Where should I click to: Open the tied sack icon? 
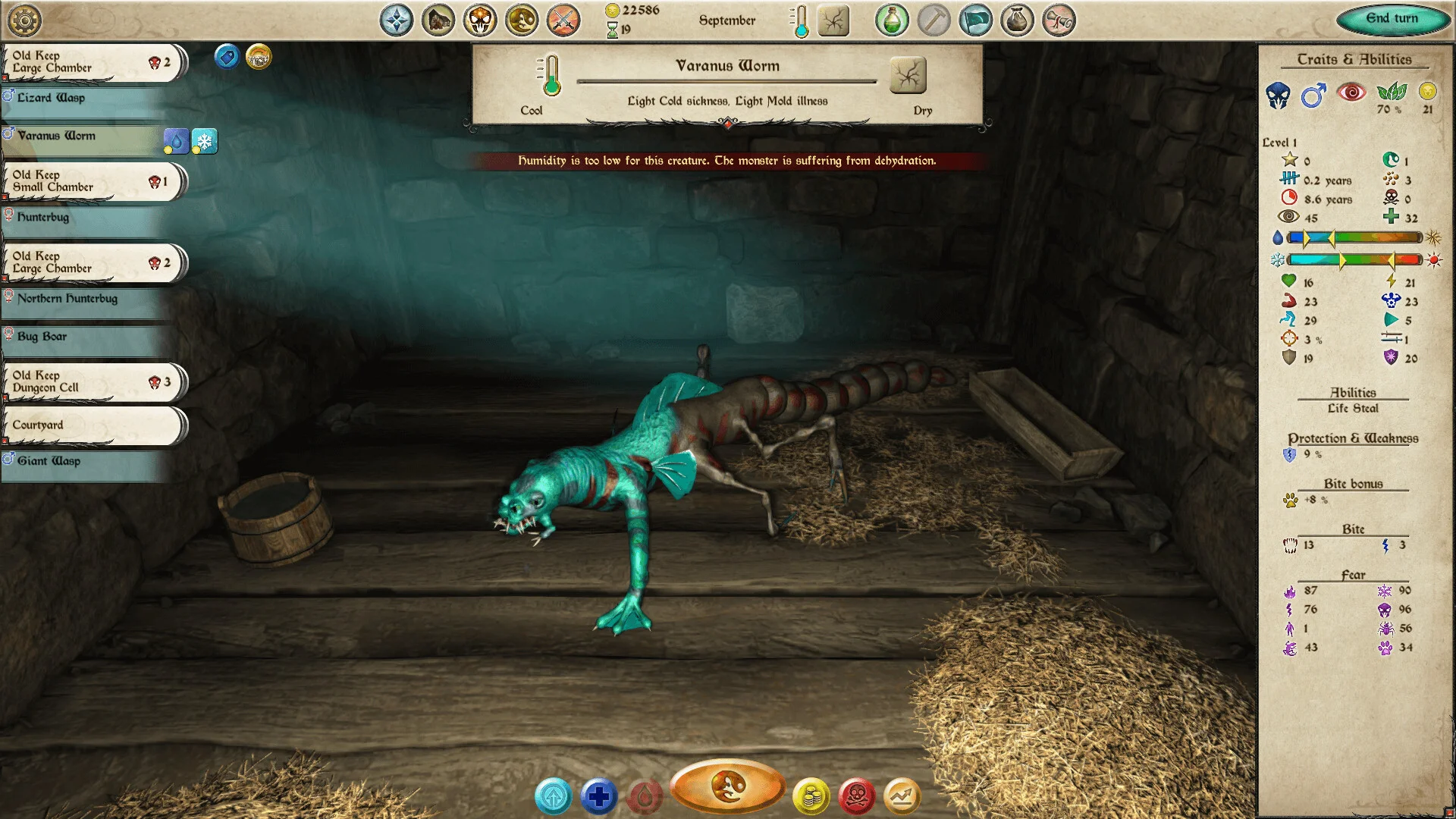click(1017, 20)
